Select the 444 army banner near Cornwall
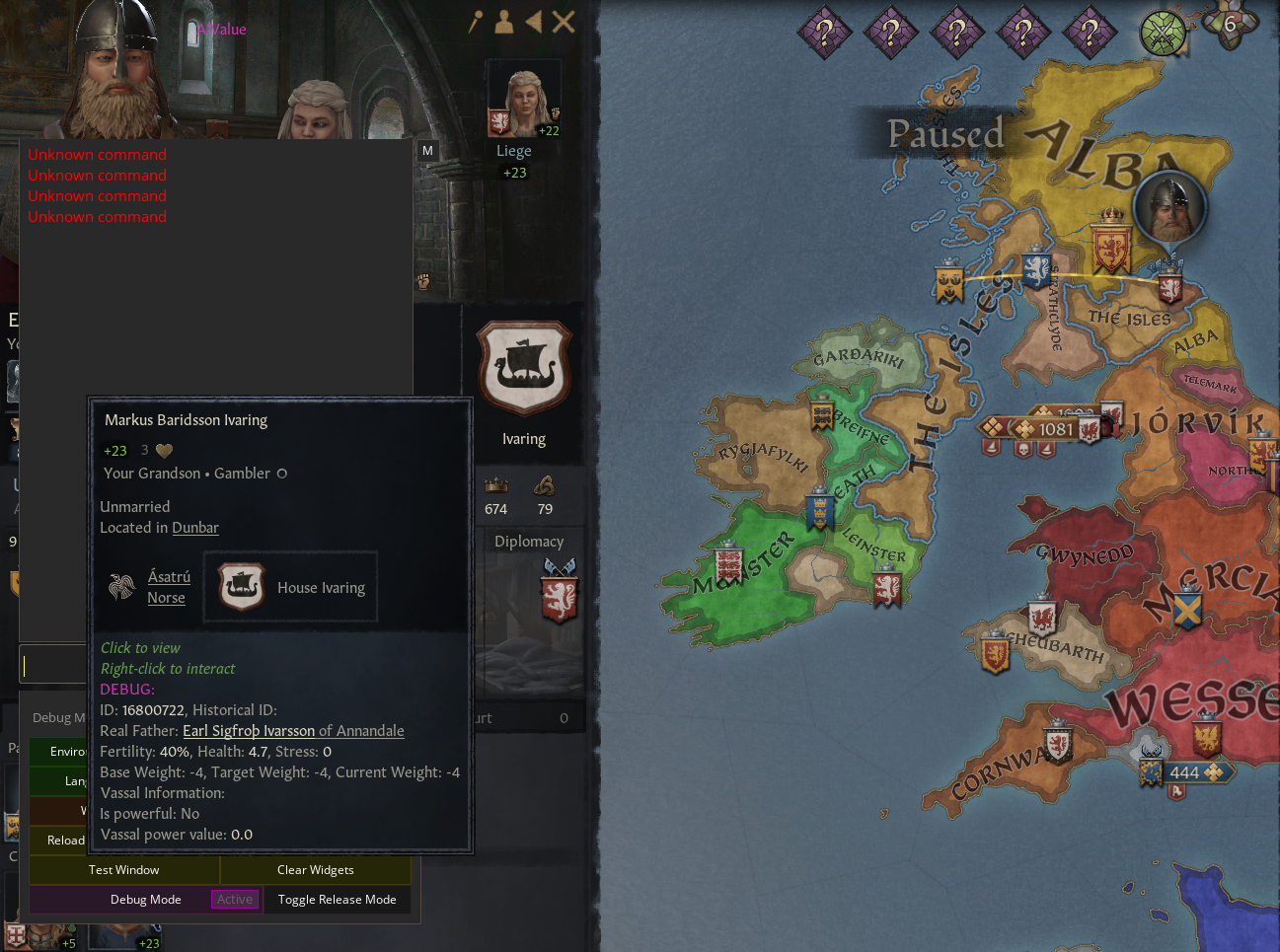 [1183, 772]
